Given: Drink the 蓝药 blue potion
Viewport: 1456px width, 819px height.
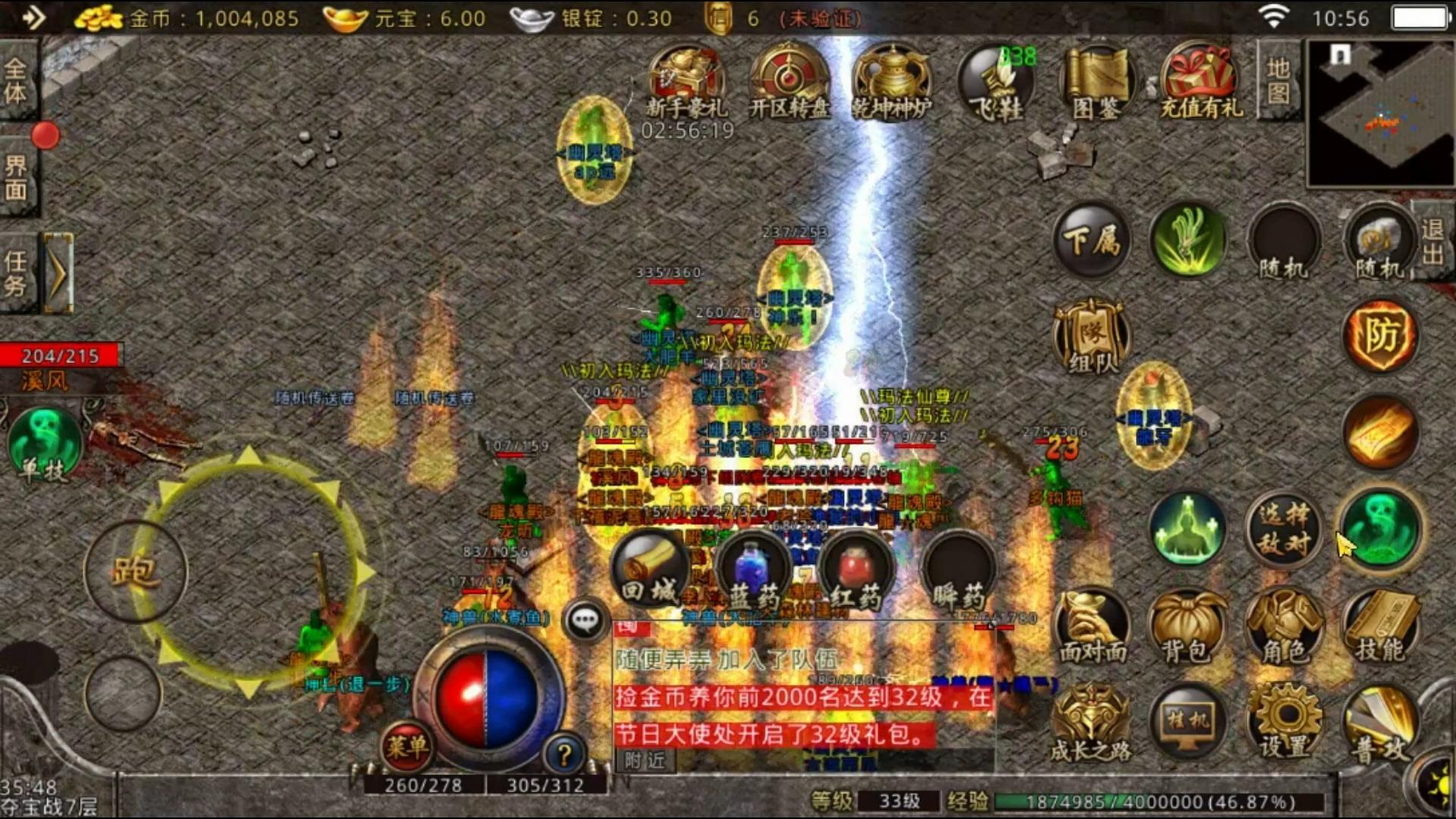Looking at the screenshot, I should coord(753,573).
